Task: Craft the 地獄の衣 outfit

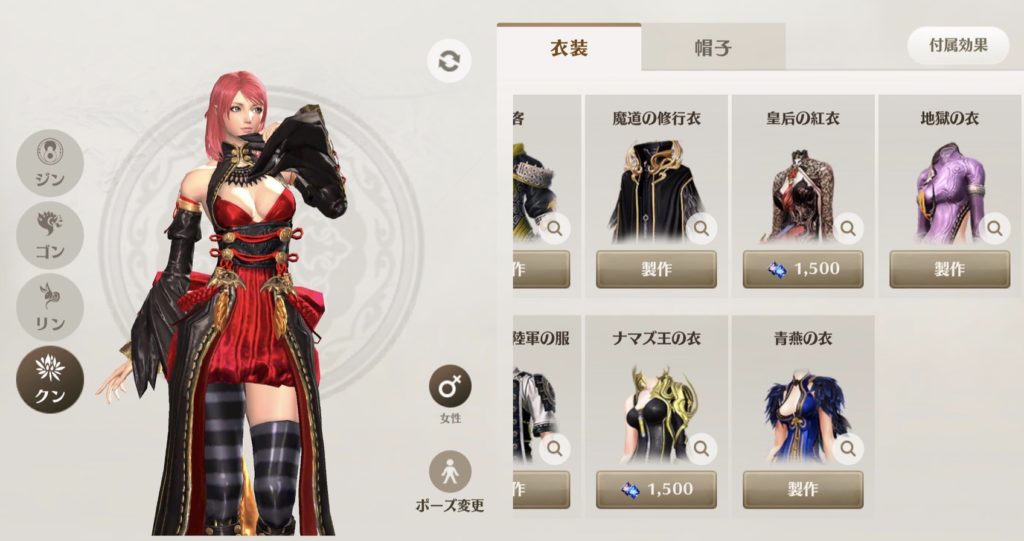Action: pos(949,269)
